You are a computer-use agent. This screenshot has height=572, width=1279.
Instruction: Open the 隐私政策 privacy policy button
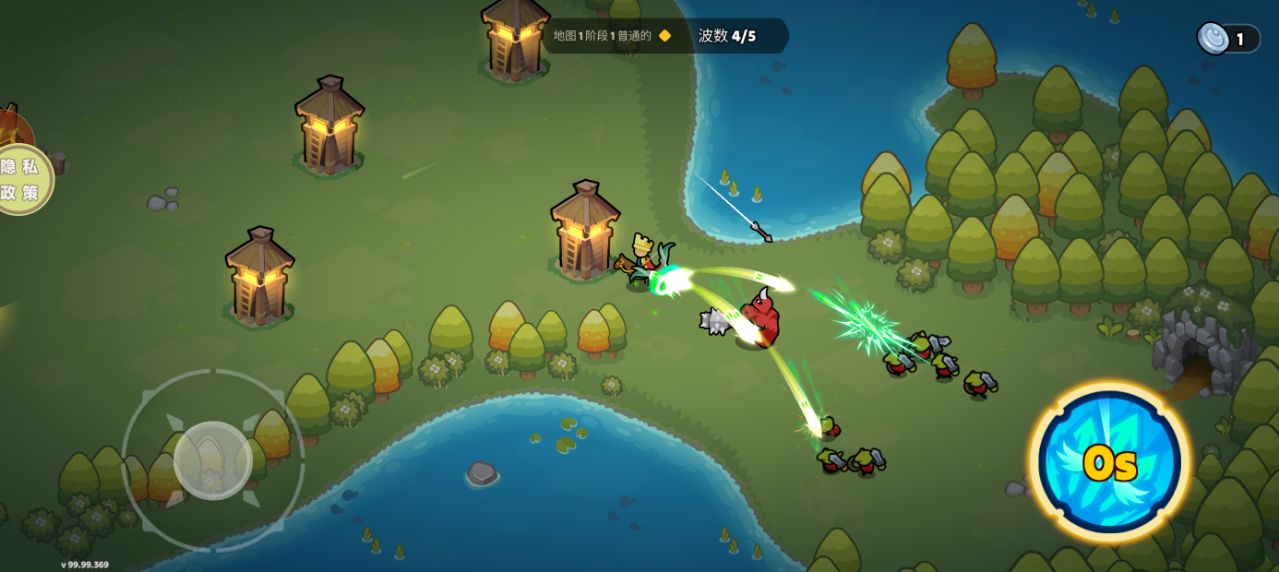tap(20, 179)
